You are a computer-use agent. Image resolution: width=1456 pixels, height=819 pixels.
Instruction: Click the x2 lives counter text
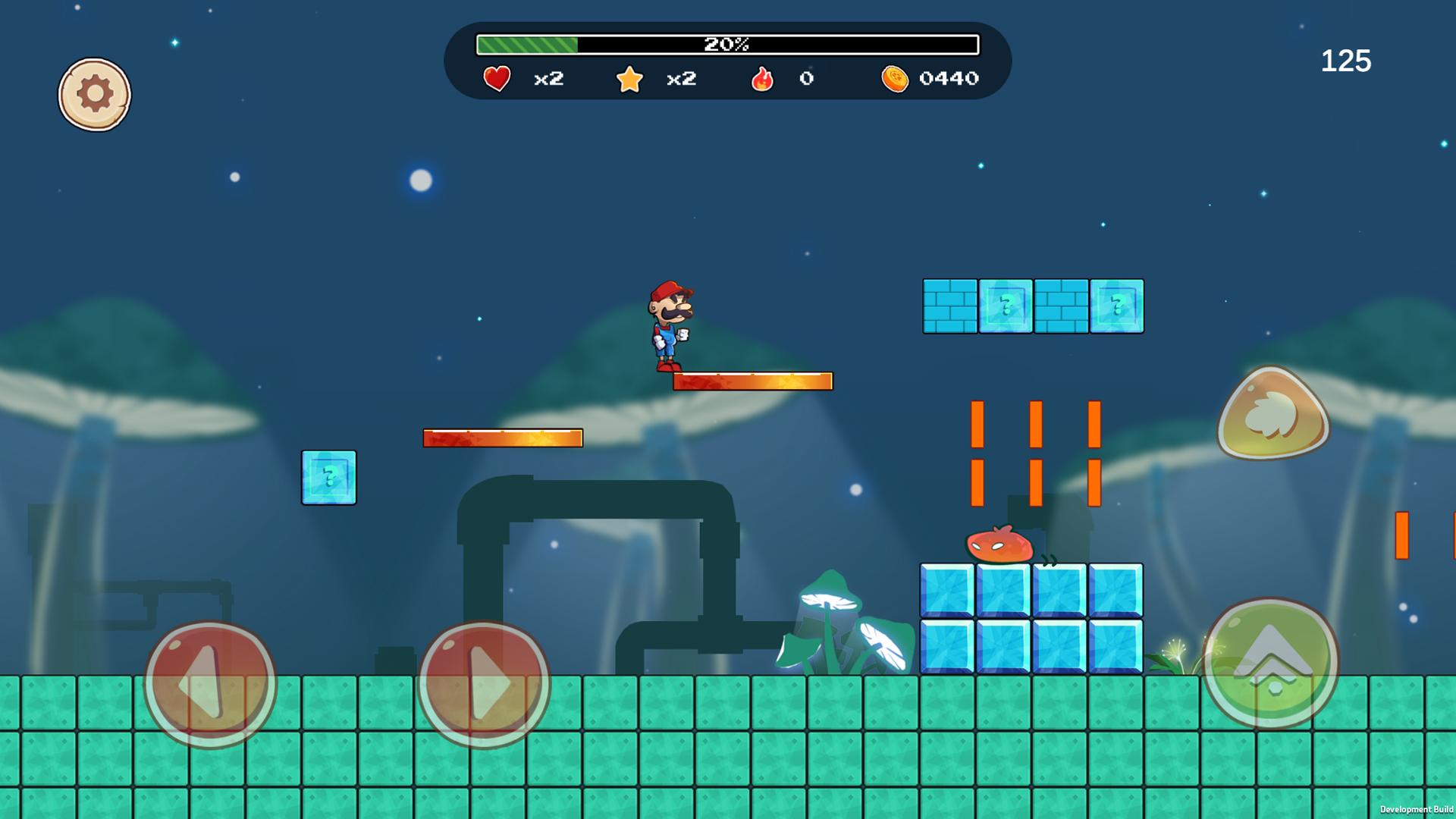[x=548, y=79]
